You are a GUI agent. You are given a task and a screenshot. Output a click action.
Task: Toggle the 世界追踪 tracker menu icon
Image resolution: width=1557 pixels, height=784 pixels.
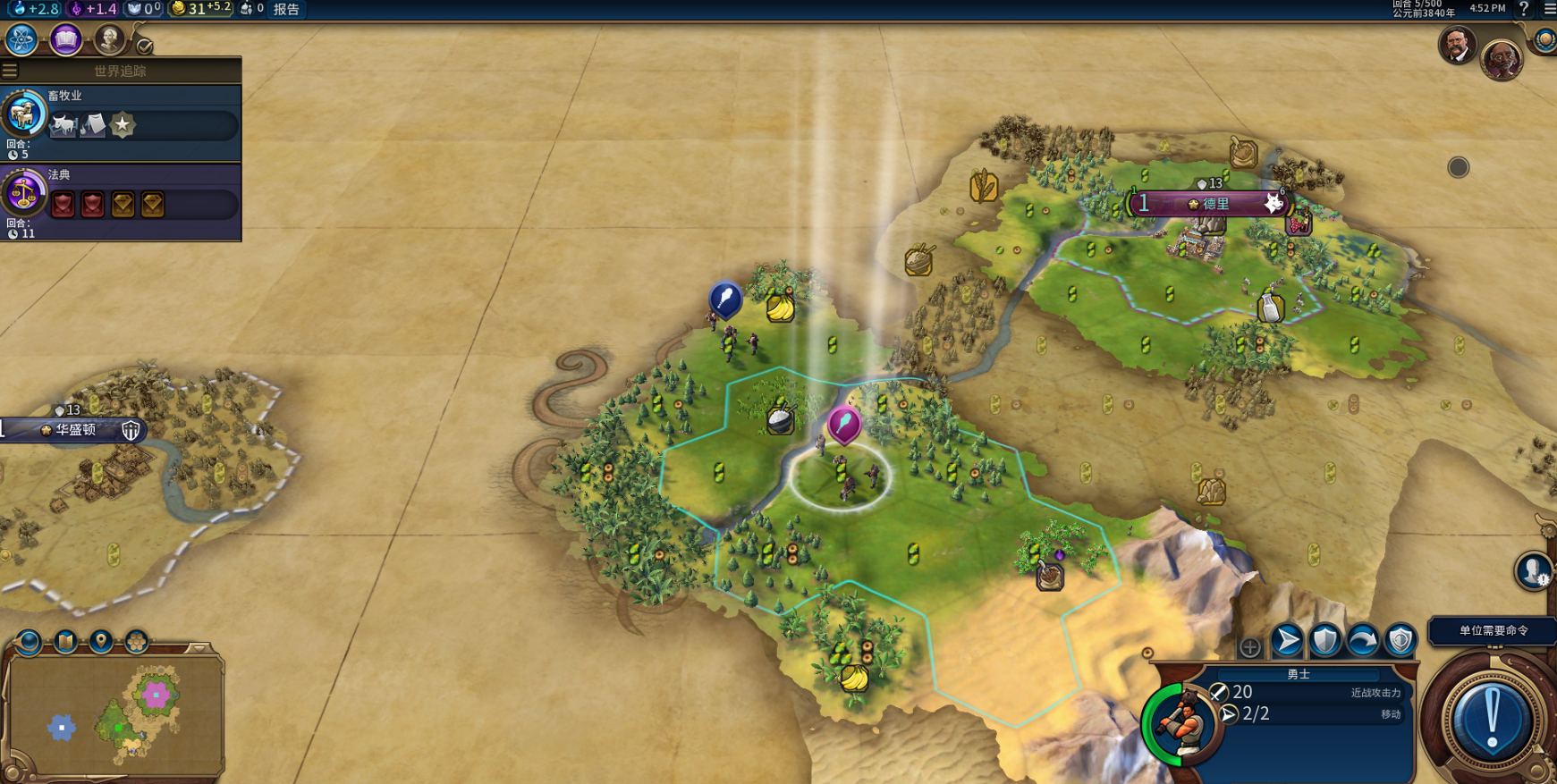coord(10,71)
